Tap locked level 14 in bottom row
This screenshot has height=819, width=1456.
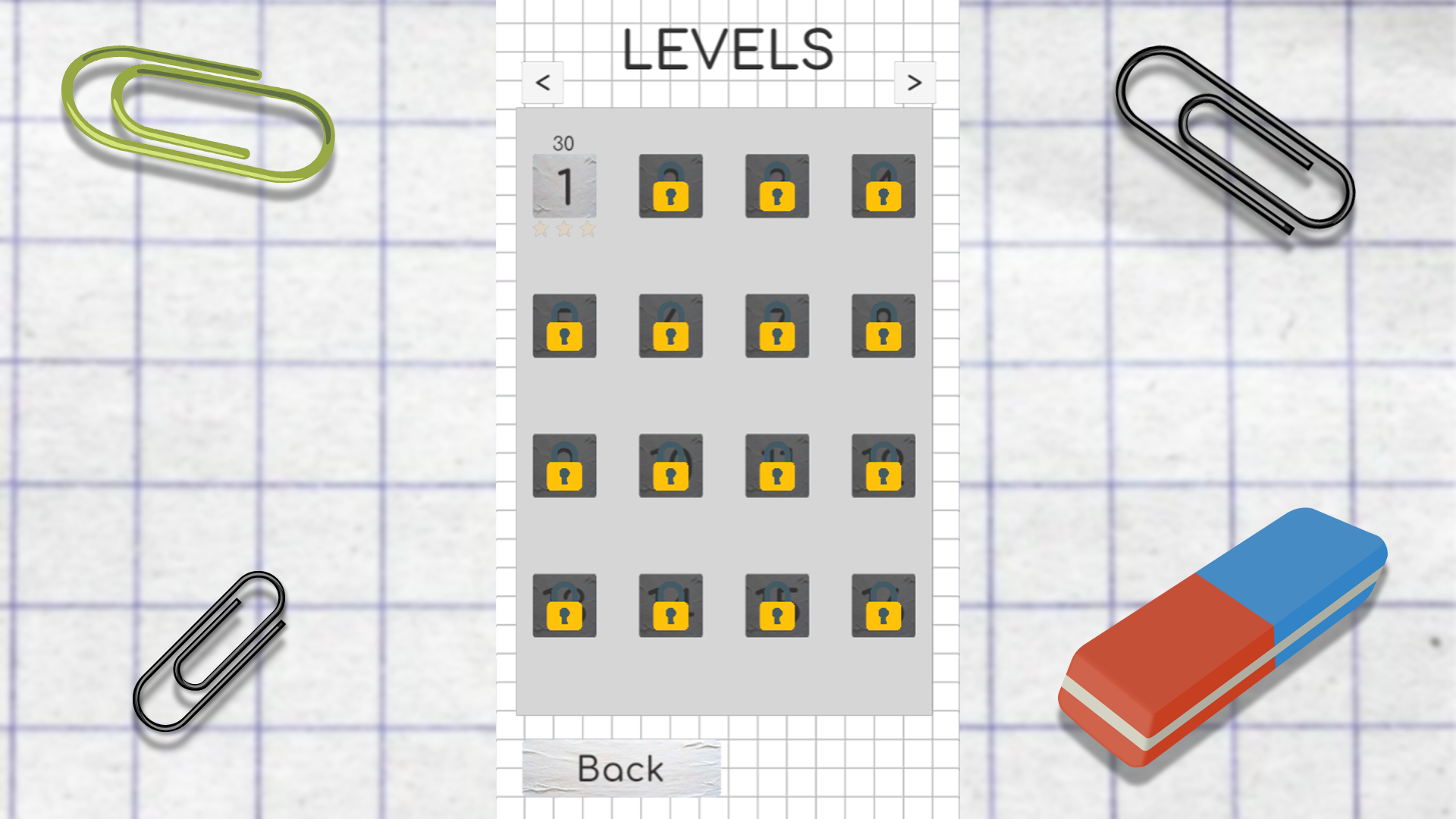[670, 607]
